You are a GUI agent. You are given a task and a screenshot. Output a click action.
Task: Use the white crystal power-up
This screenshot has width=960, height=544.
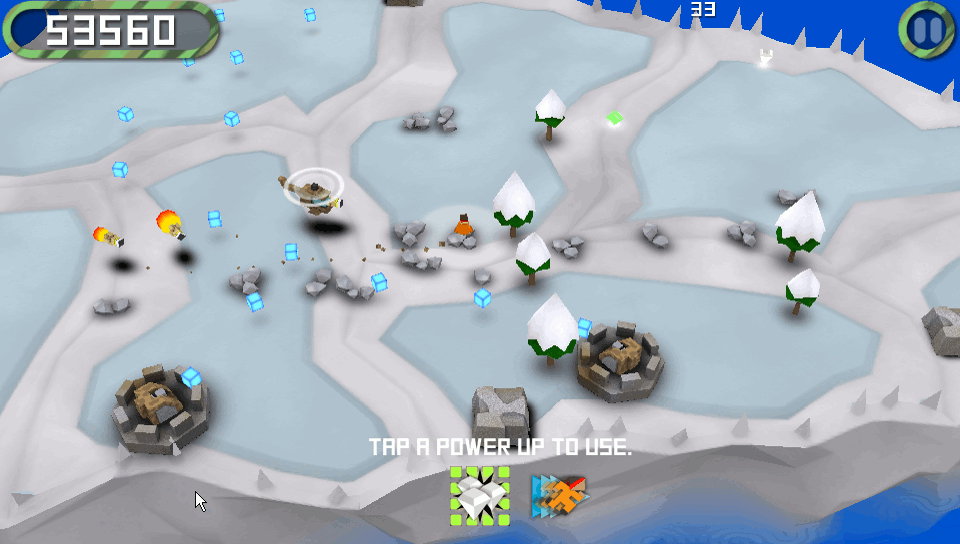coord(479,495)
